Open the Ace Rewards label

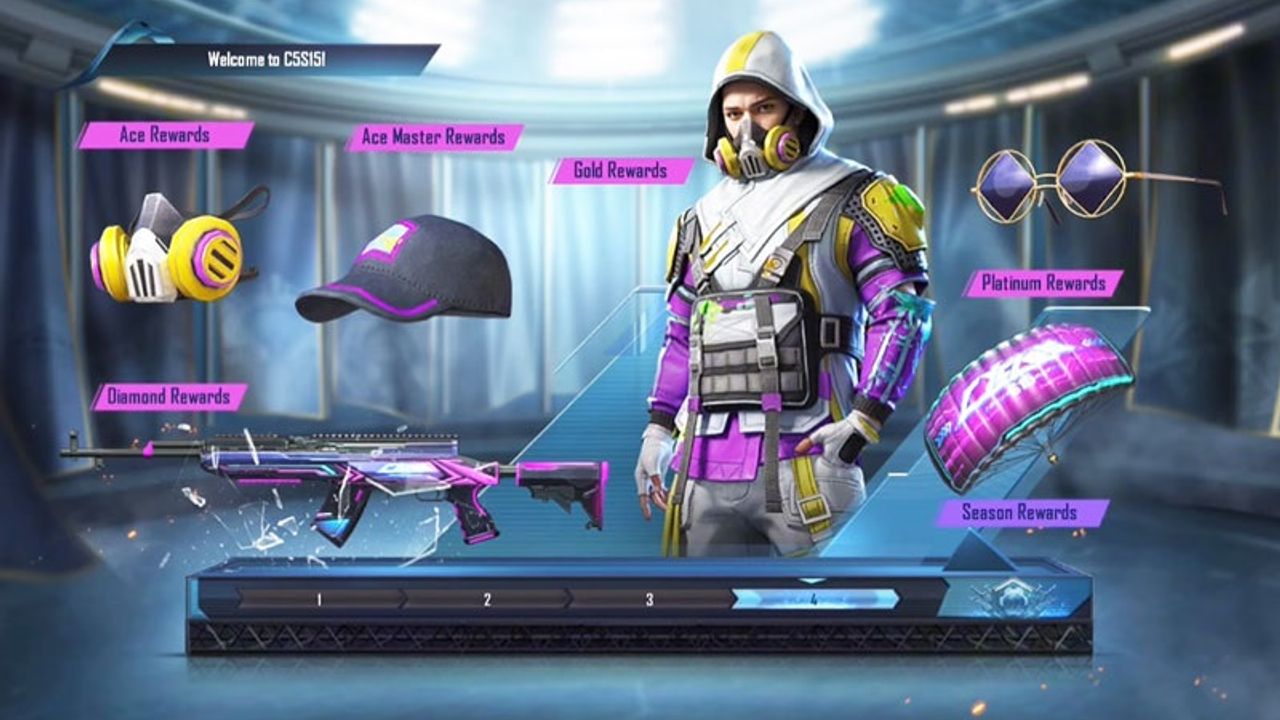[x=165, y=135]
